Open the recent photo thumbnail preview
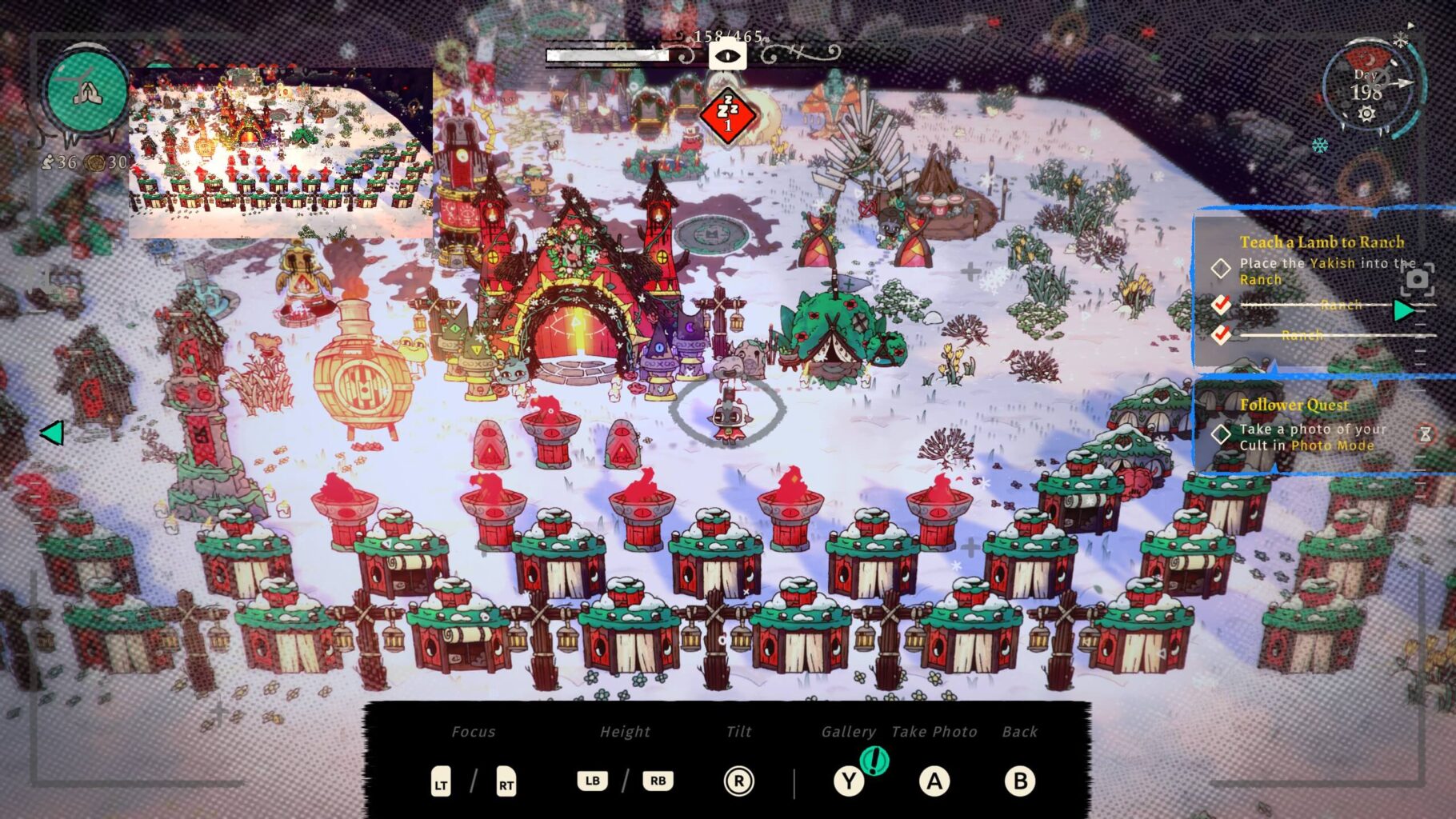The image size is (1456, 819). (x=280, y=152)
